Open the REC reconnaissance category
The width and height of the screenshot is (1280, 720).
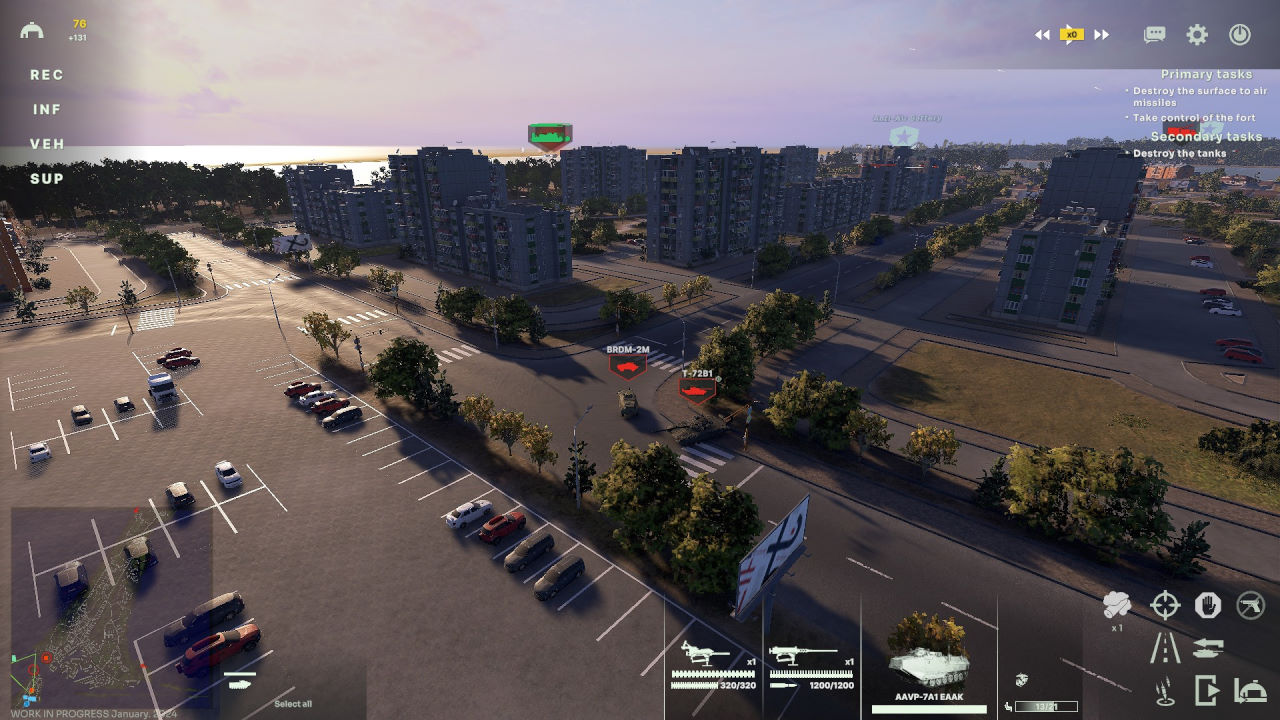[x=46, y=75]
